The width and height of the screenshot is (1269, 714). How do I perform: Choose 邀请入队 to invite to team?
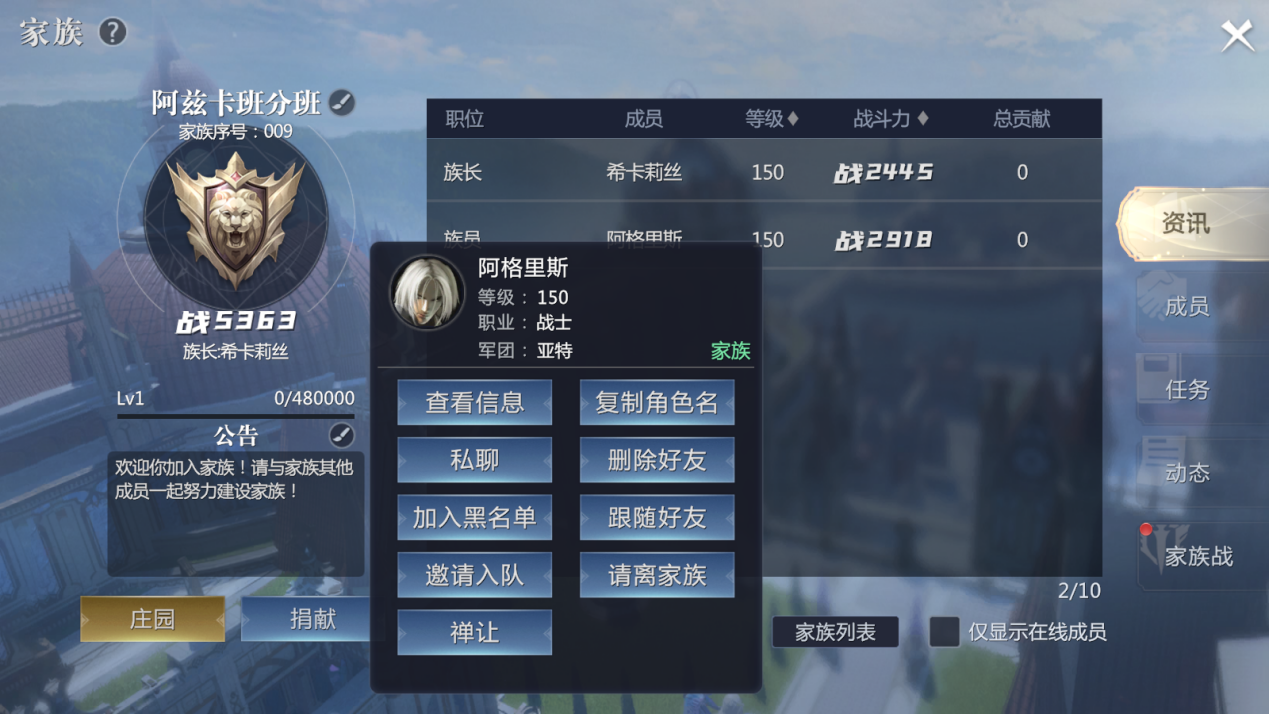[x=474, y=575]
